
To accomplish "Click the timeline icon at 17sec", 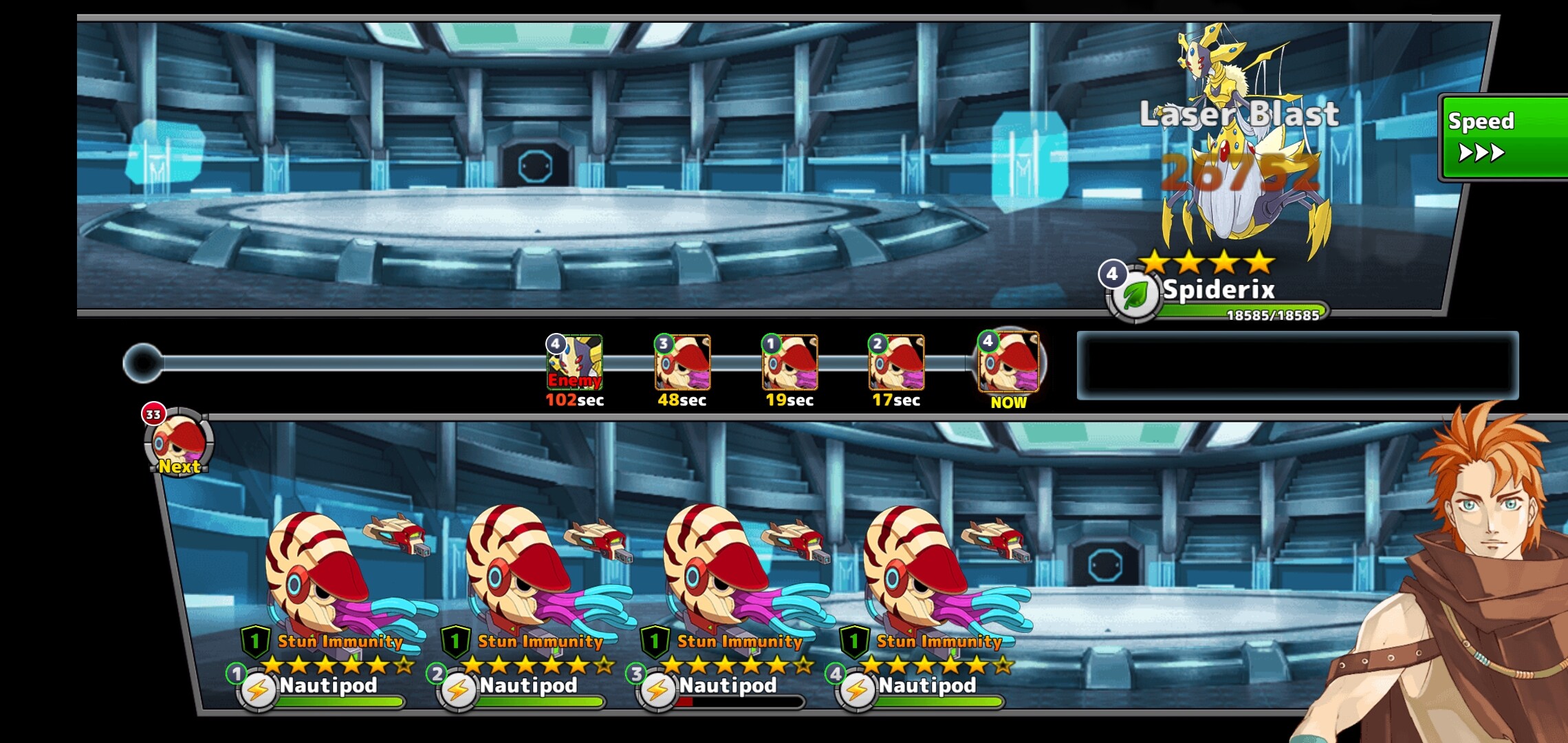I will click(896, 363).
